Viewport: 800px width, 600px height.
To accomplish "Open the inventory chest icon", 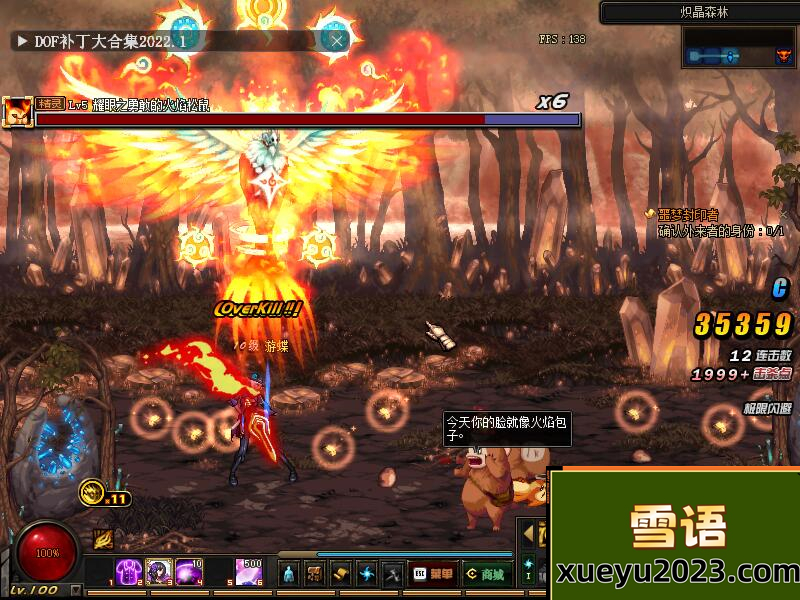I will (x=315, y=574).
